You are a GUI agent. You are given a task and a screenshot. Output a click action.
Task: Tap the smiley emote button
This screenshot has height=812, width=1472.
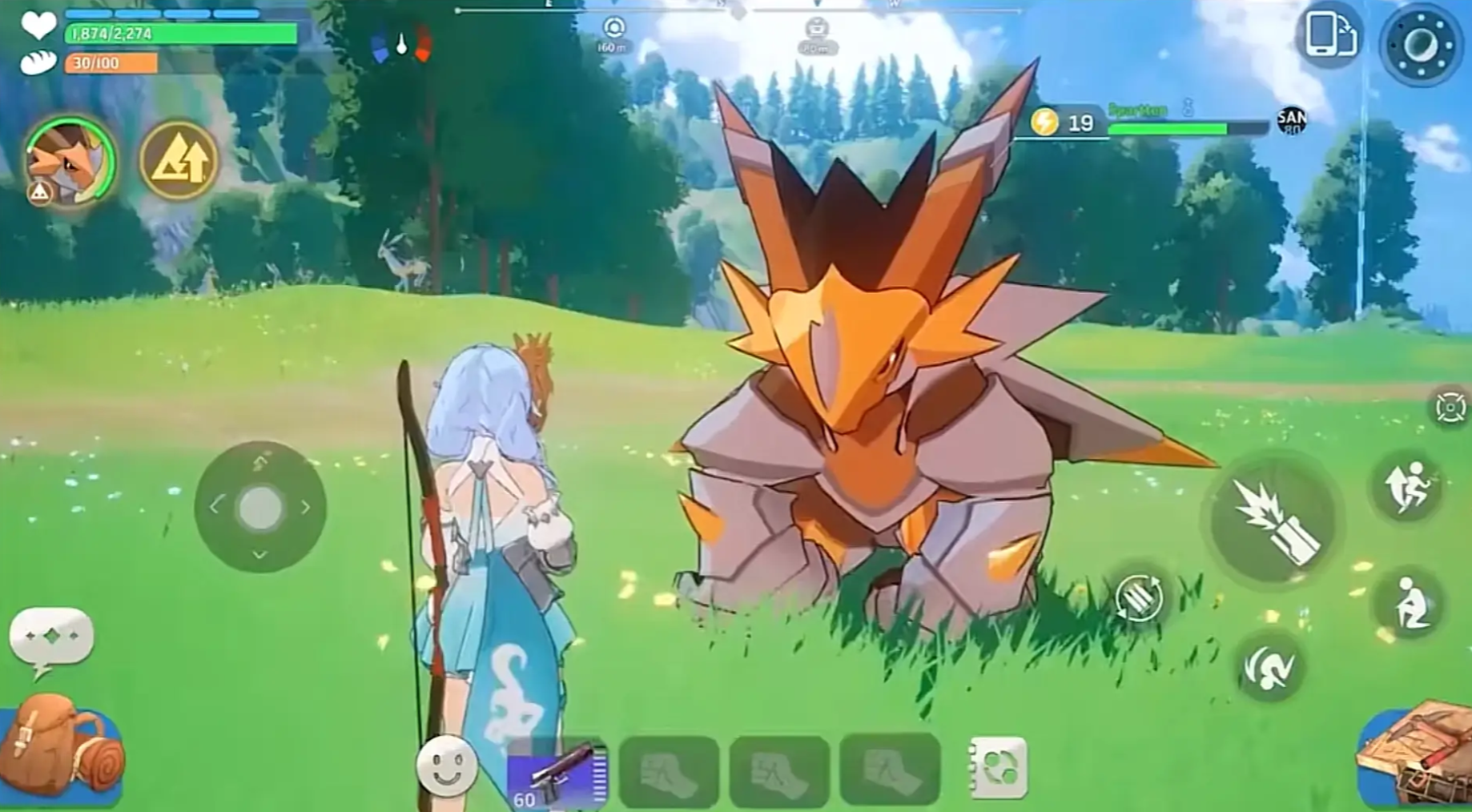446,766
